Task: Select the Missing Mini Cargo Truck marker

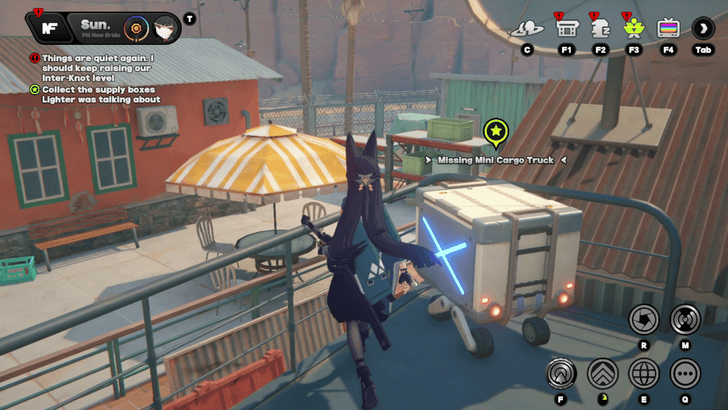Action: [495, 132]
